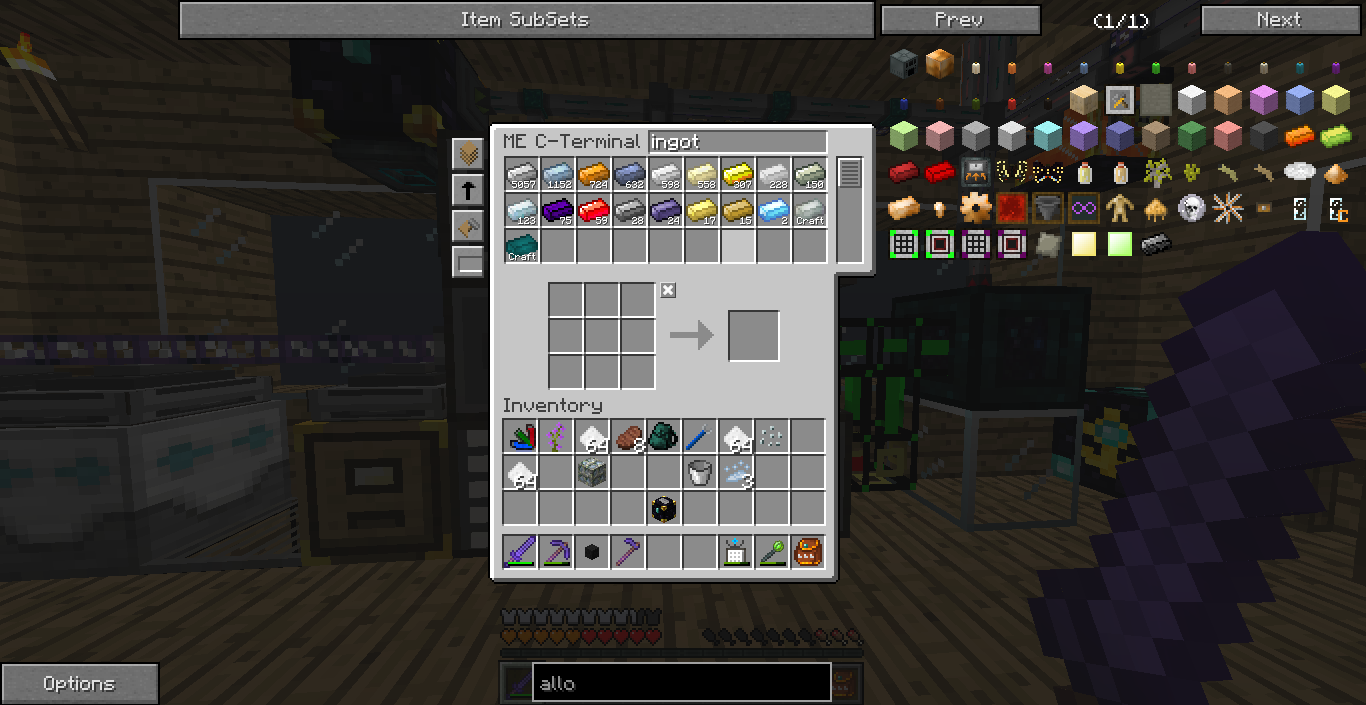Select the purple pickaxe in the hotbar
1366x705 pixels.
click(x=557, y=552)
